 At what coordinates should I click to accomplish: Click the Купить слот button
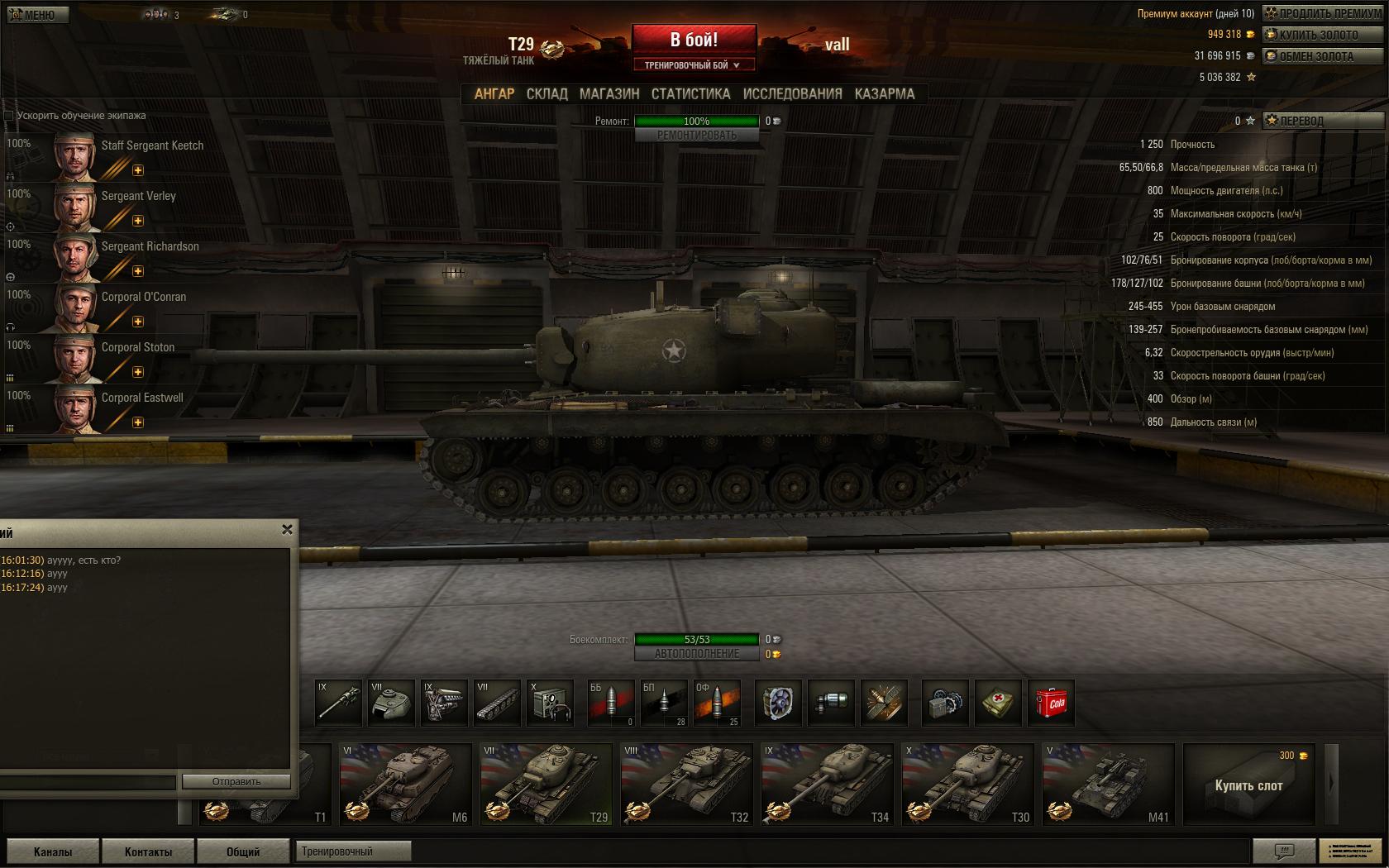pyautogui.click(x=1248, y=784)
